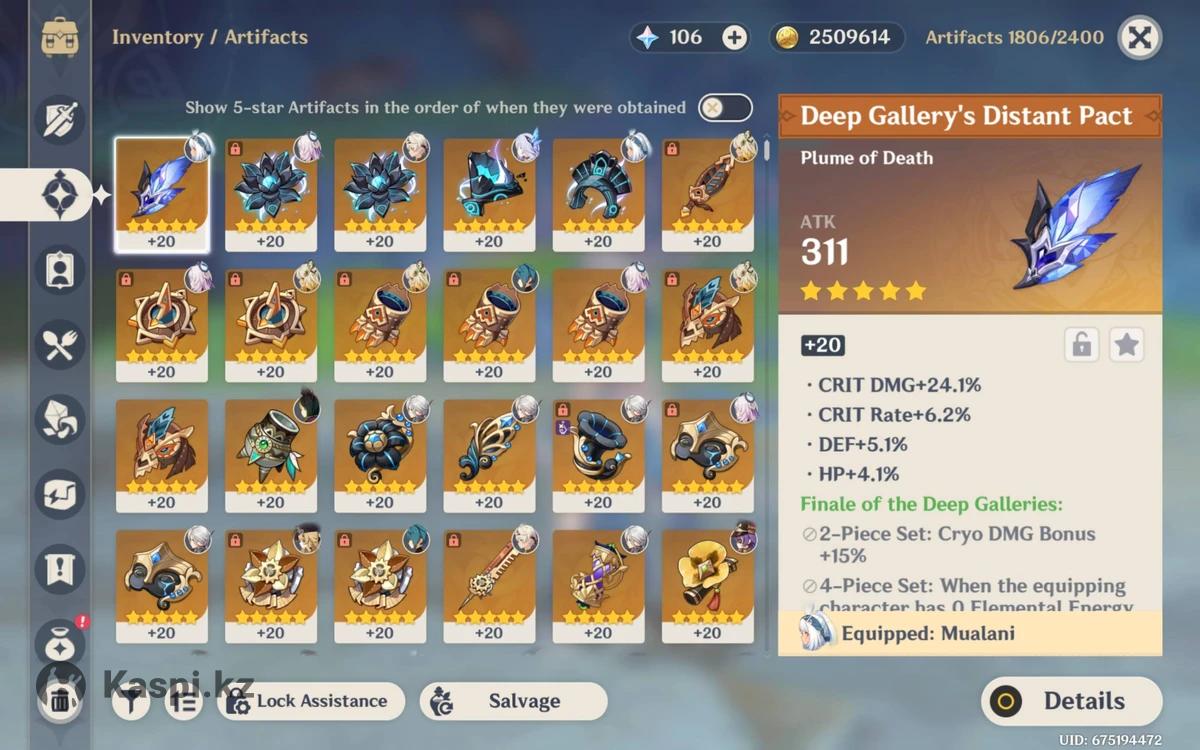
Task: Open Lock Assistance
Action: tap(310, 701)
